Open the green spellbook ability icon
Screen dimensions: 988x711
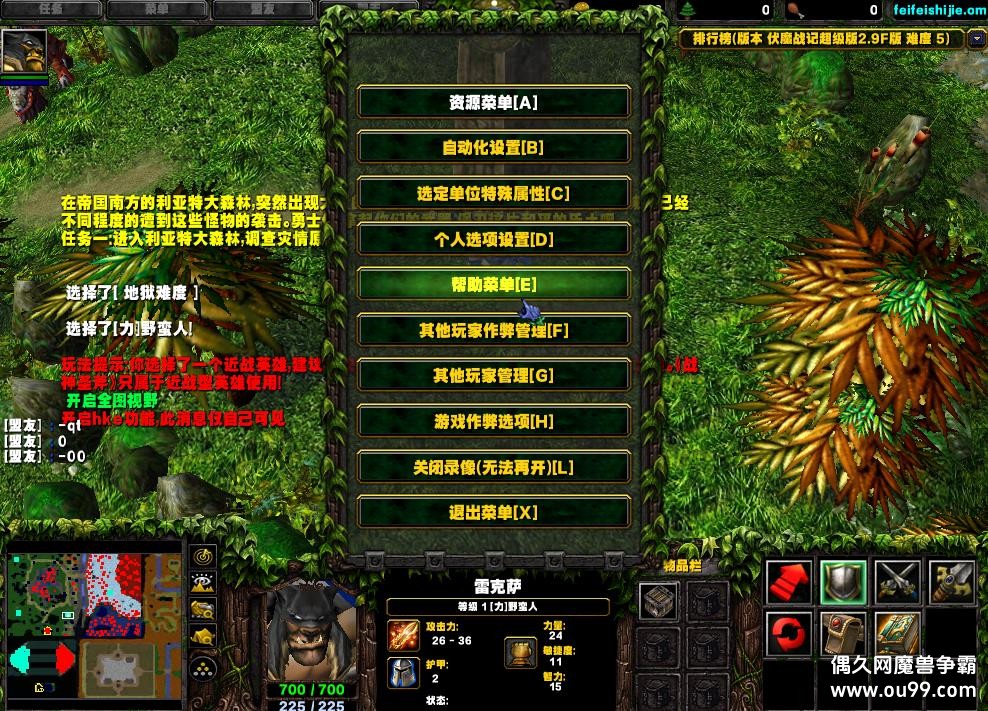pos(897,635)
